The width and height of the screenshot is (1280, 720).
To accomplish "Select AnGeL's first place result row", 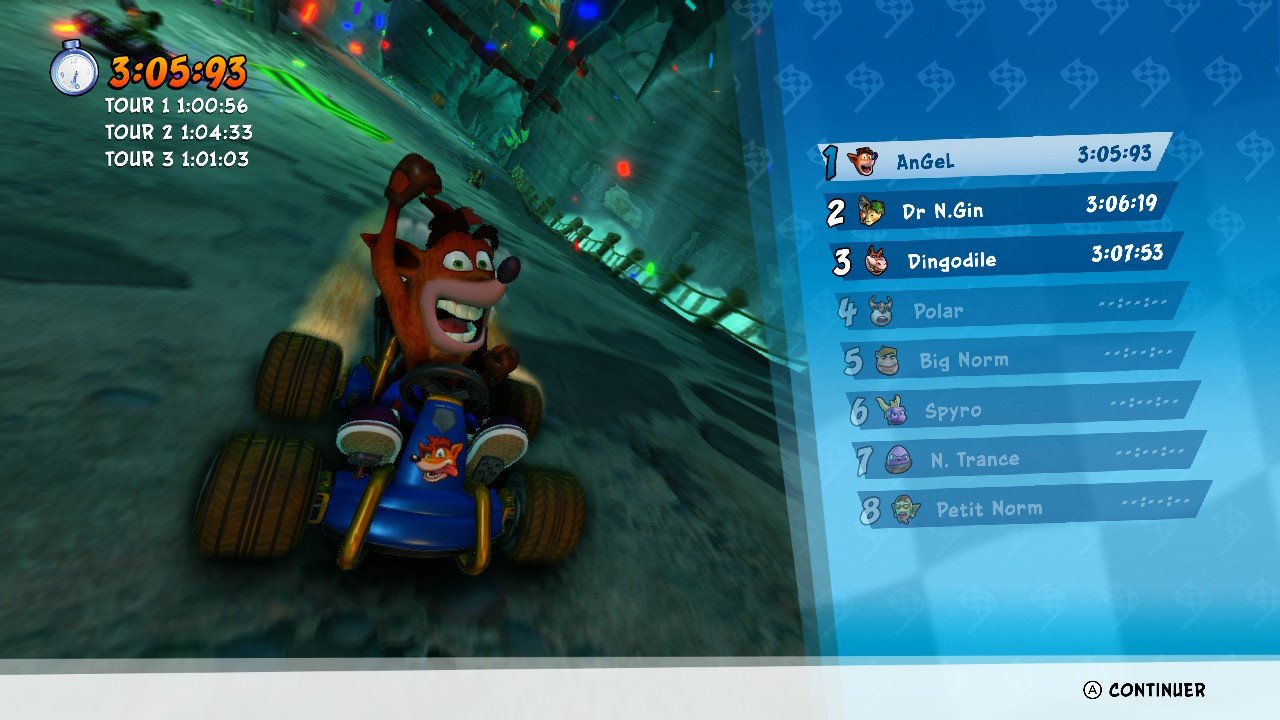I will pos(995,158).
